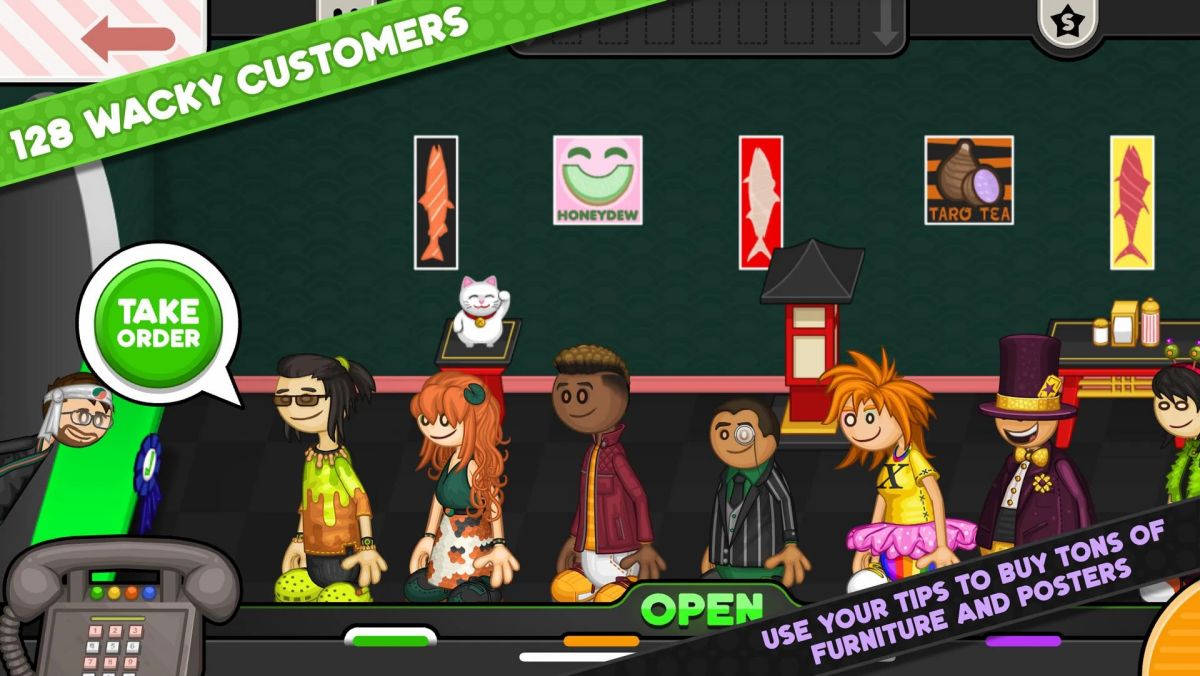Open the dollar-sign badge icon
Screen dimensions: 1200x676
pos(1067,22)
